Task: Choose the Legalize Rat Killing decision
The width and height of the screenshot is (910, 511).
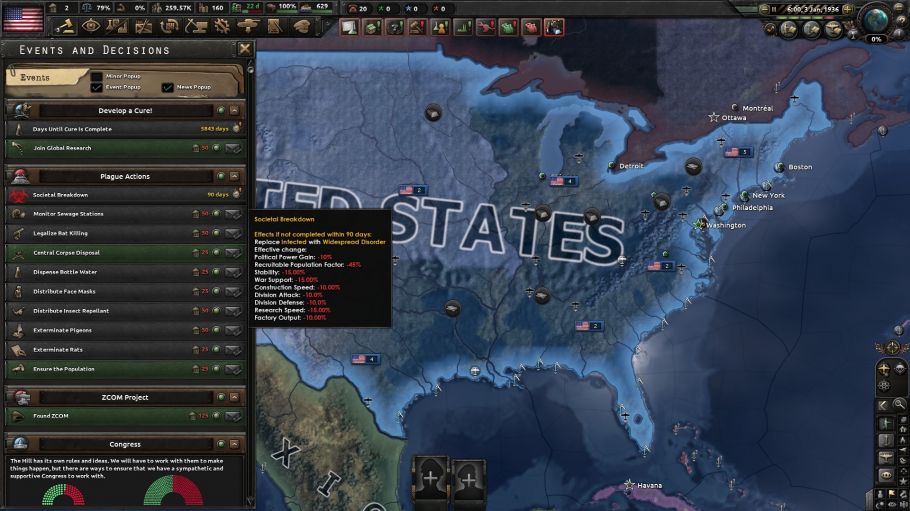Action: pyautogui.click(x=233, y=233)
